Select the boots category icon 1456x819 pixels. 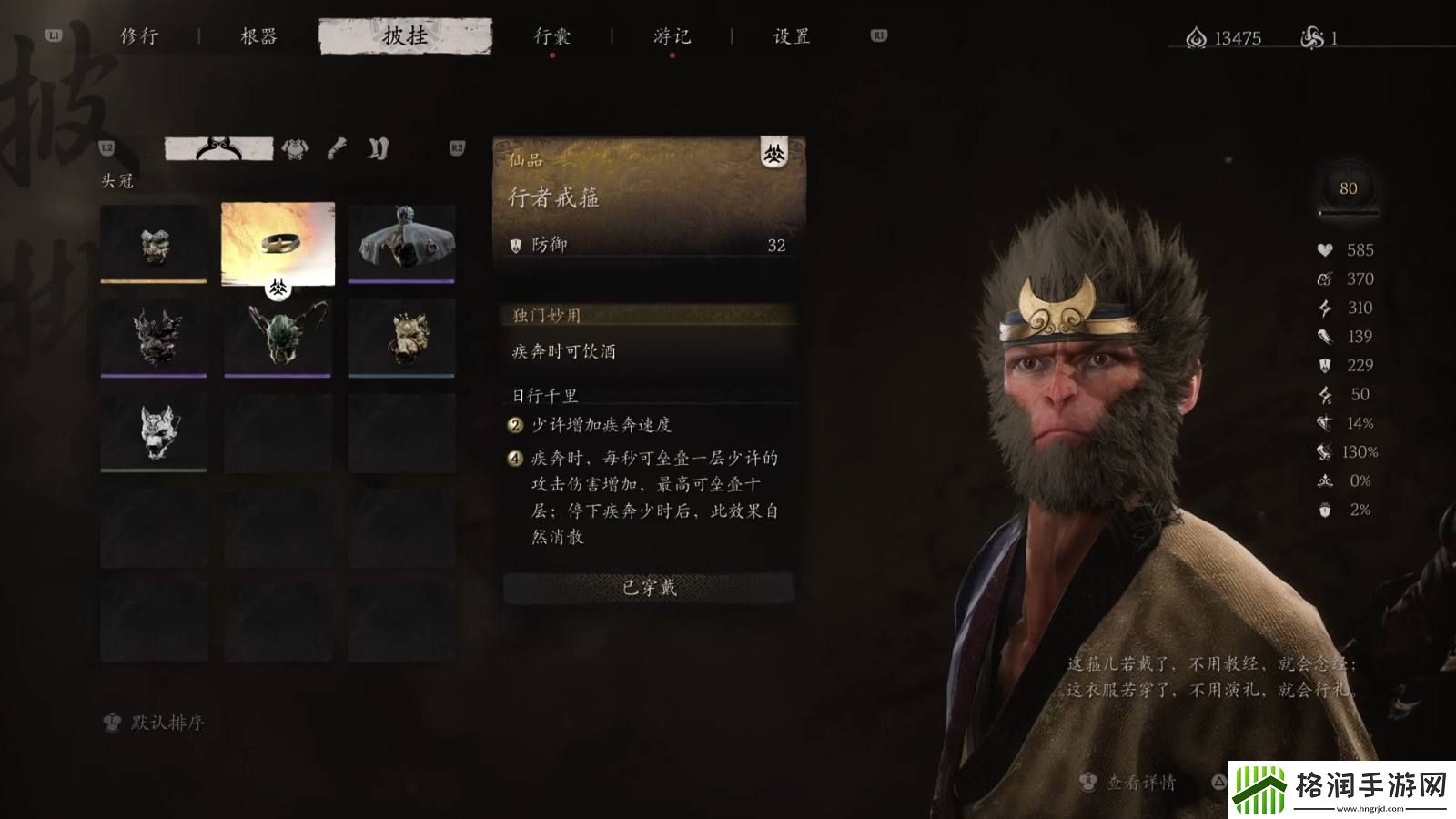tap(379, 147)
